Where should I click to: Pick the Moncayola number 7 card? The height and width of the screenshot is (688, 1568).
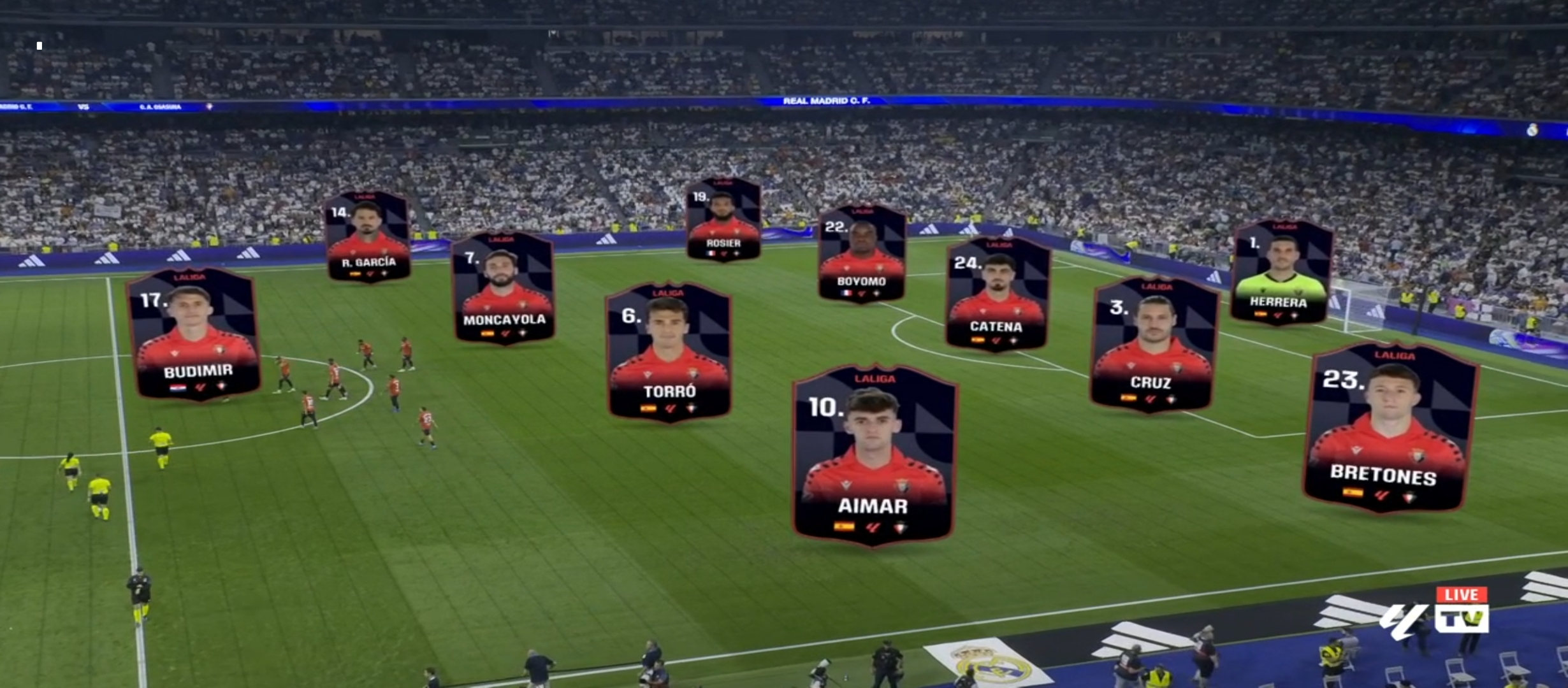pyautogui.click(x=504, y=288)
